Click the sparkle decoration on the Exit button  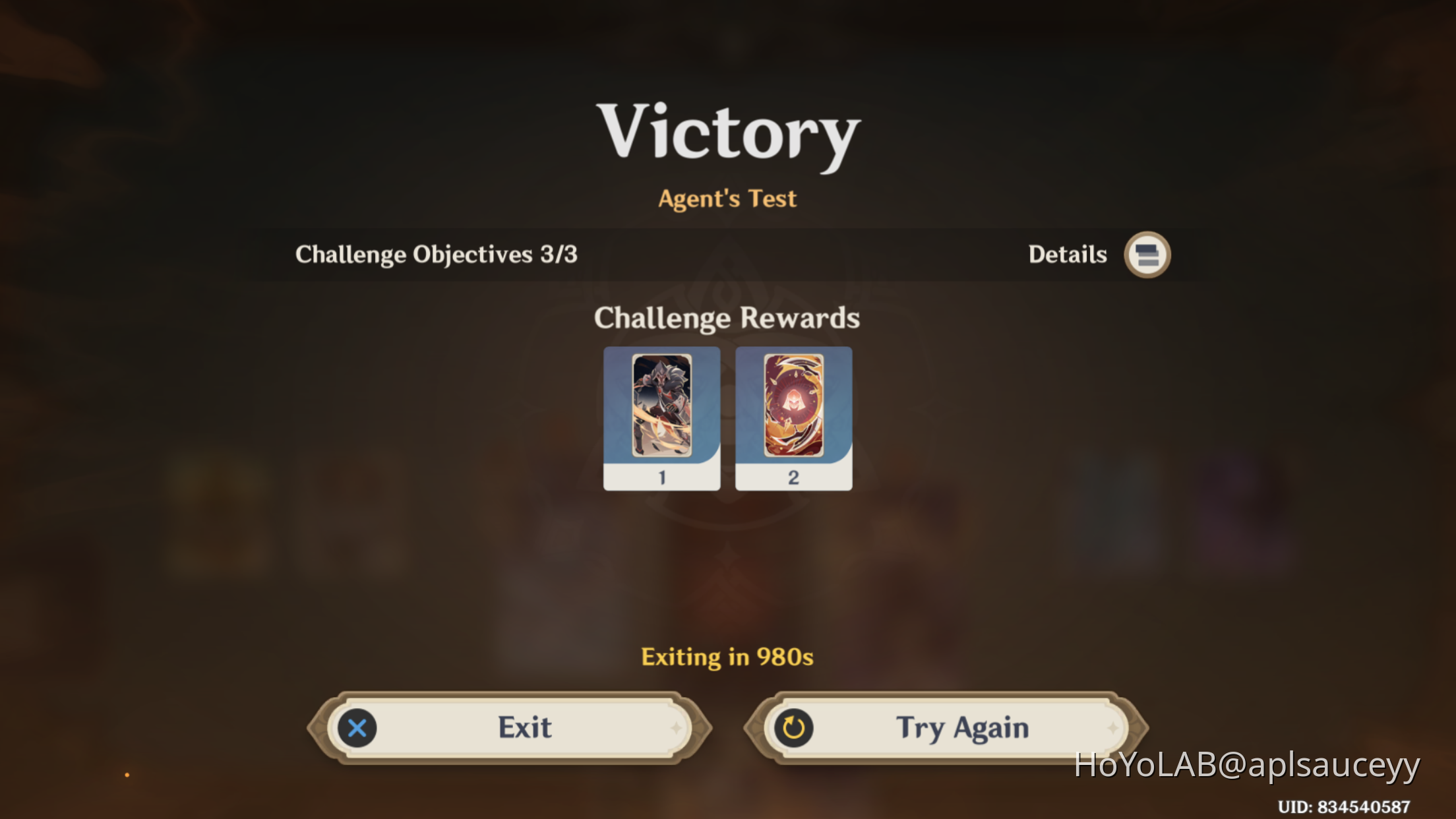coord(678,728)
